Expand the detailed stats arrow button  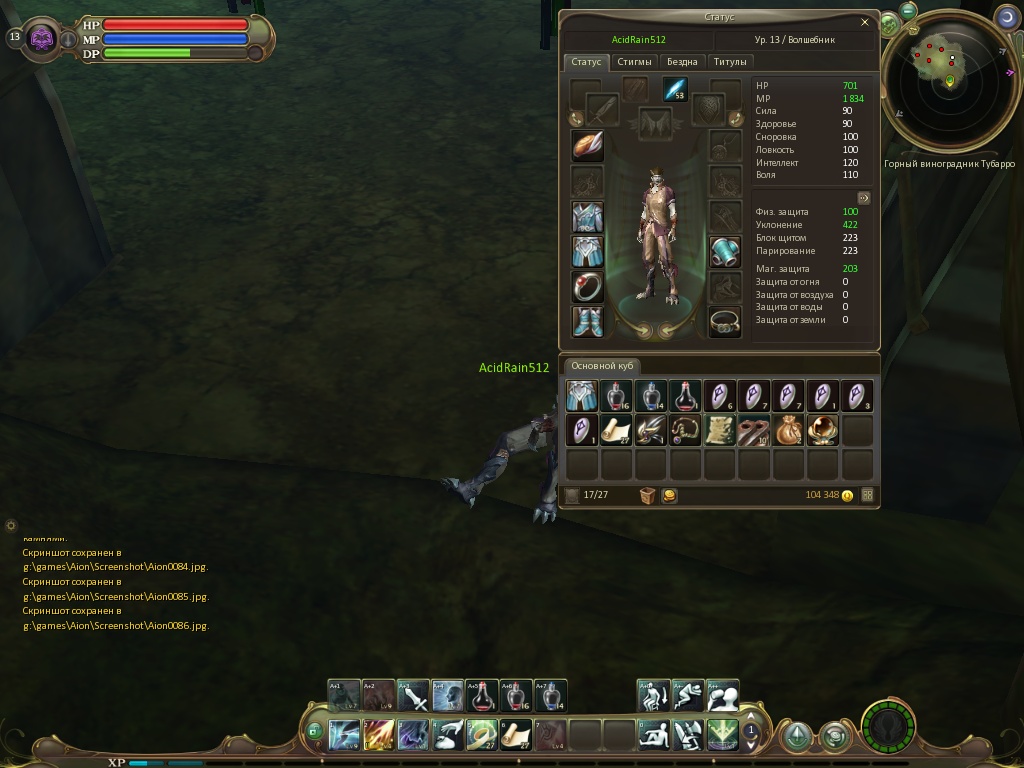tap(864, 198)
